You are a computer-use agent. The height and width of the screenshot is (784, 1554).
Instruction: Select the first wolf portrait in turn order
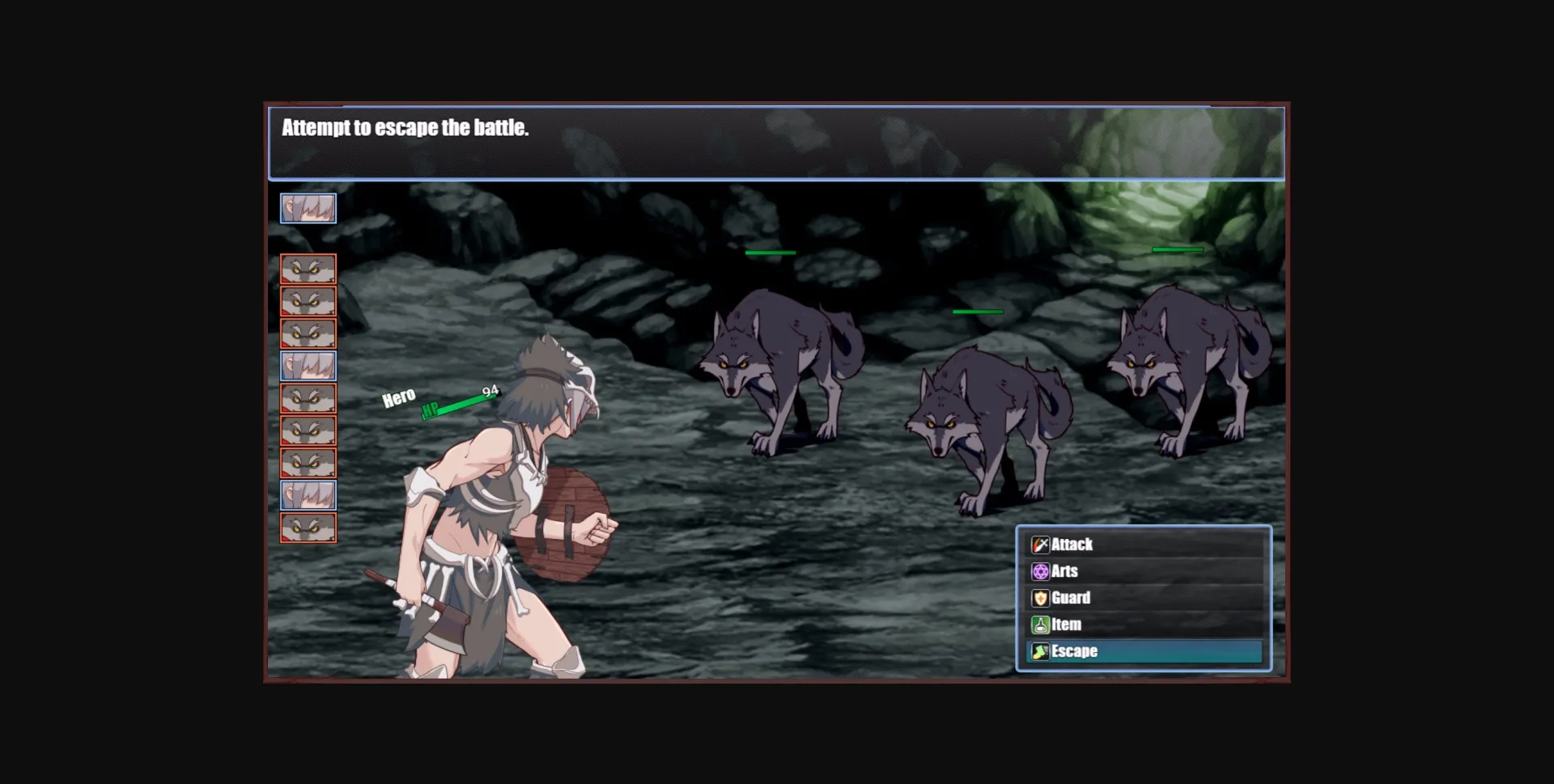click(x=308, y=269)
